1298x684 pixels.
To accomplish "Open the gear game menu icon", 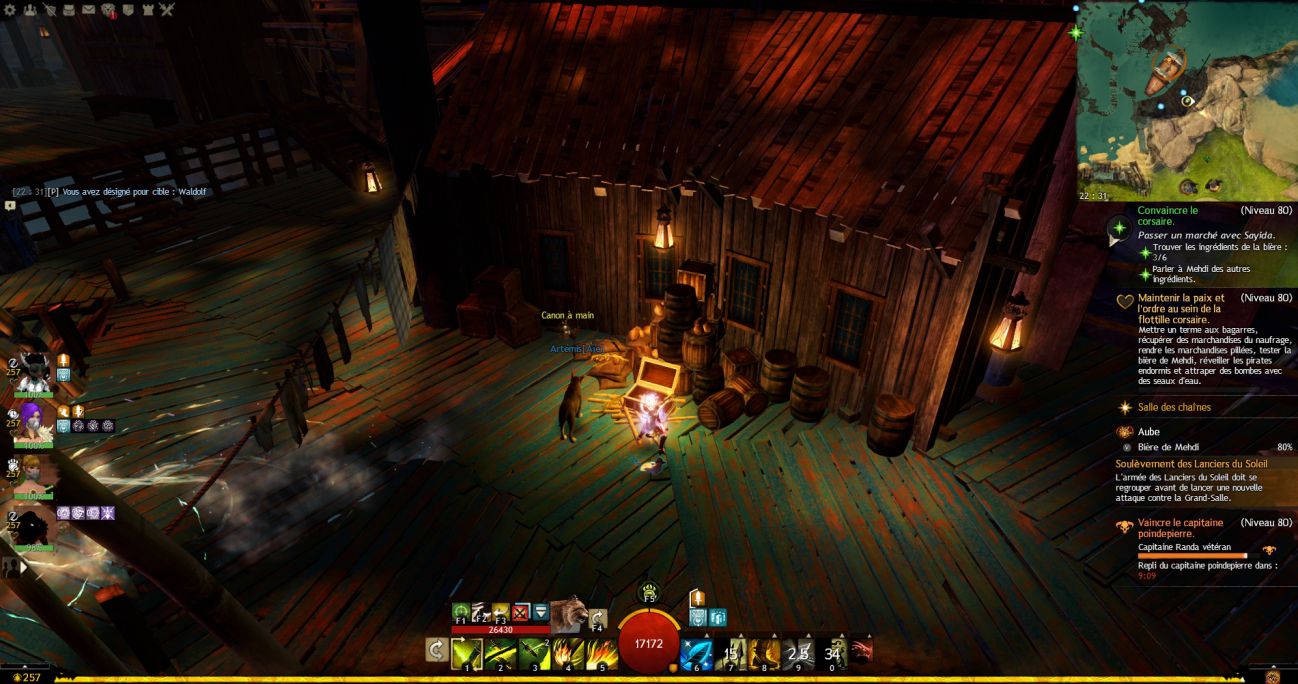I will [x=8, y=9].
